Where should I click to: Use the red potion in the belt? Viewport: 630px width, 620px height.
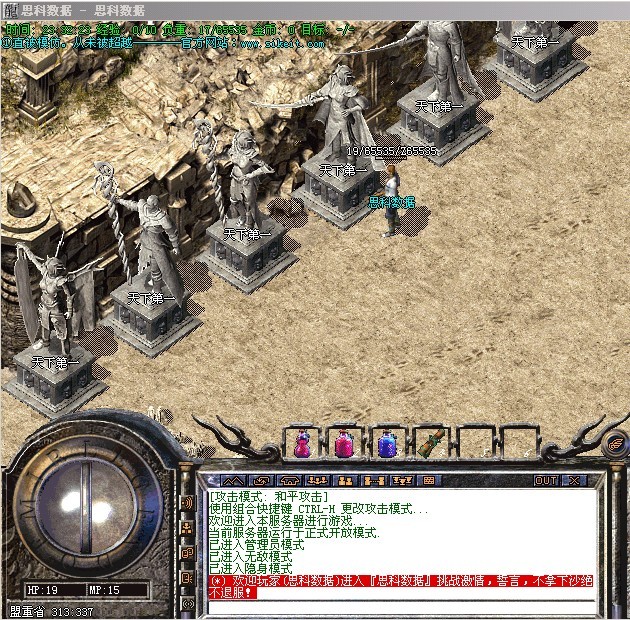coord(303,443)
